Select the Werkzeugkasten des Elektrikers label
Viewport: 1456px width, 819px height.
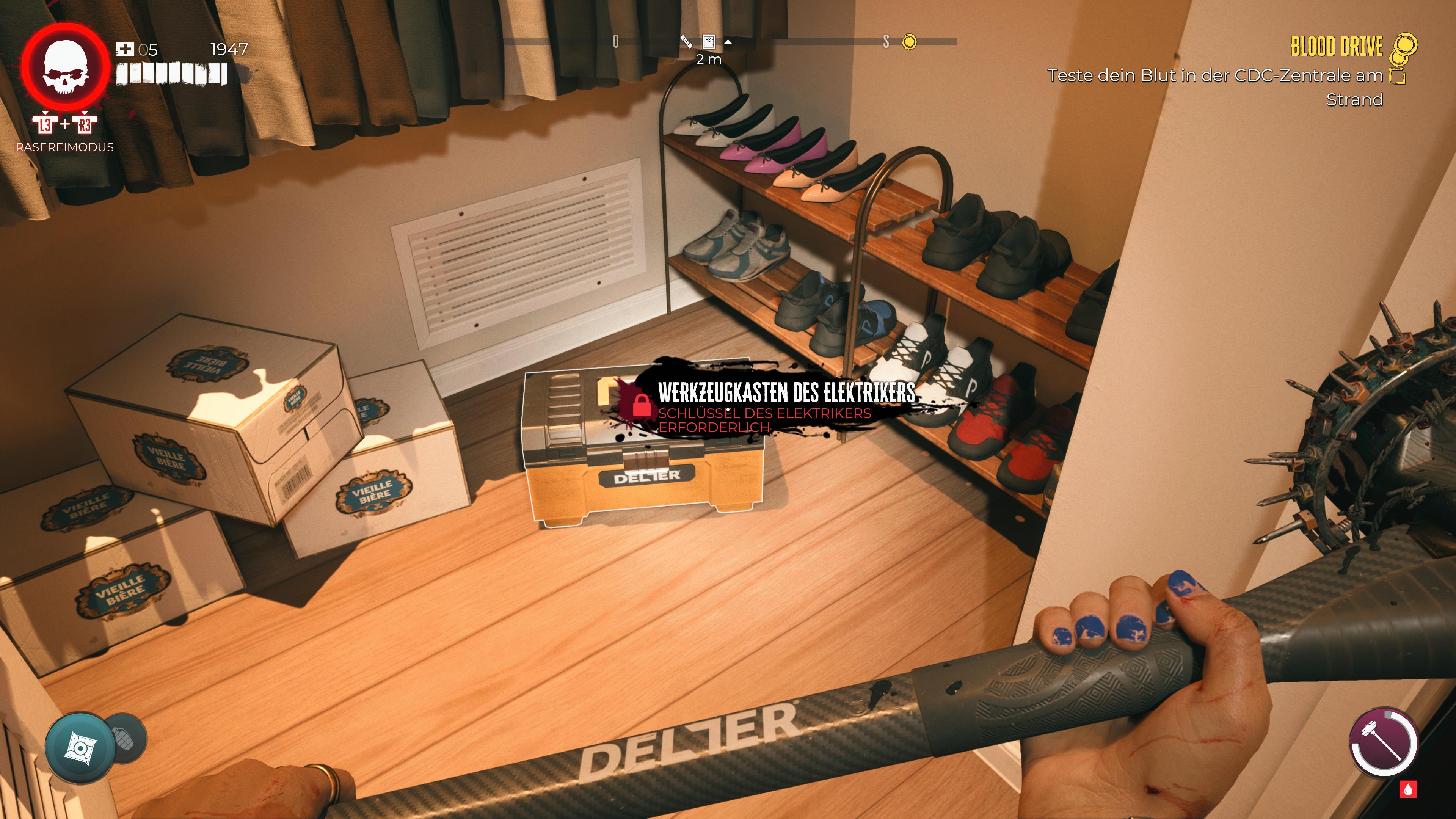pyautogui.click(x=786, y=392)
